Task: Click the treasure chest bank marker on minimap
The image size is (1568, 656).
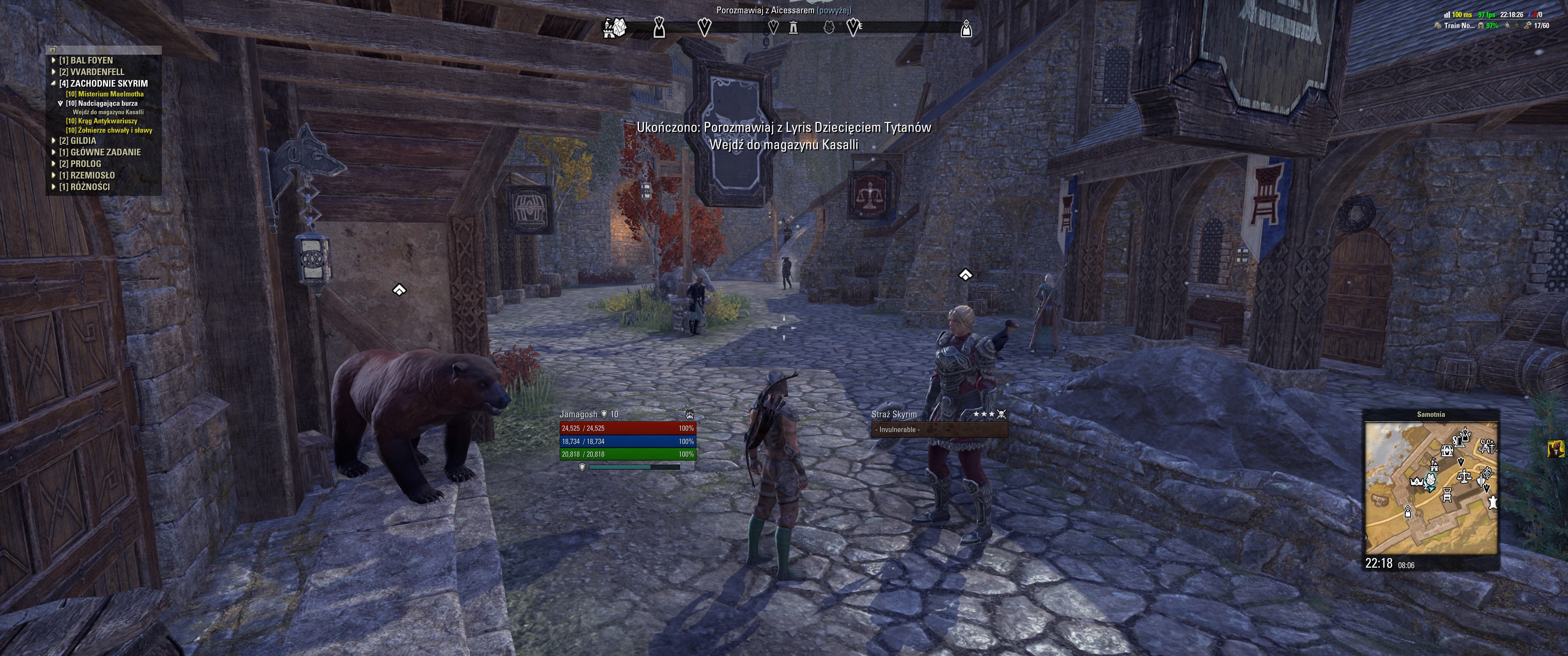Action: pos(1447,450)
